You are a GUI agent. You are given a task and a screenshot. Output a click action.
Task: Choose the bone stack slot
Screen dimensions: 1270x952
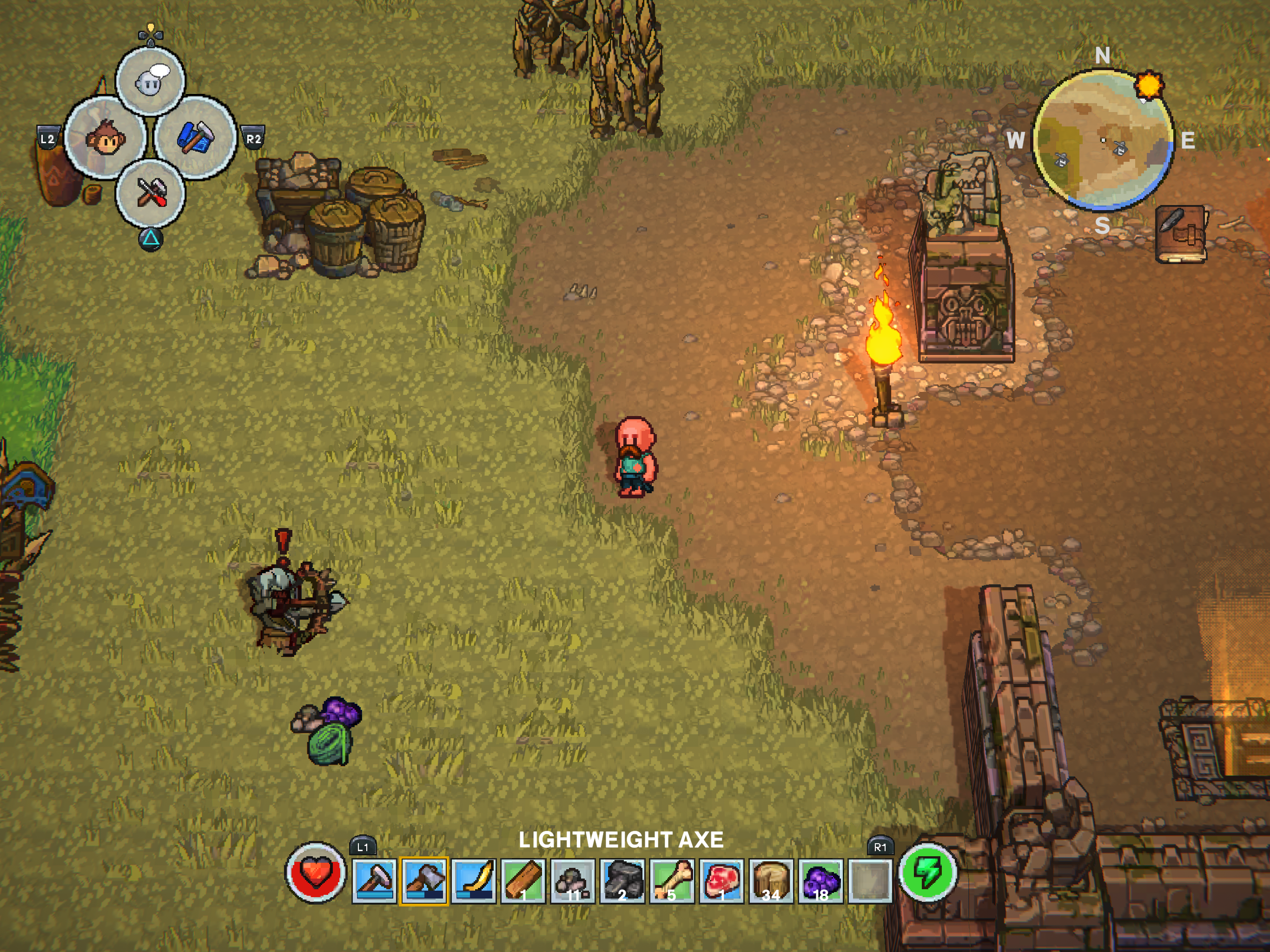[672, 880]
